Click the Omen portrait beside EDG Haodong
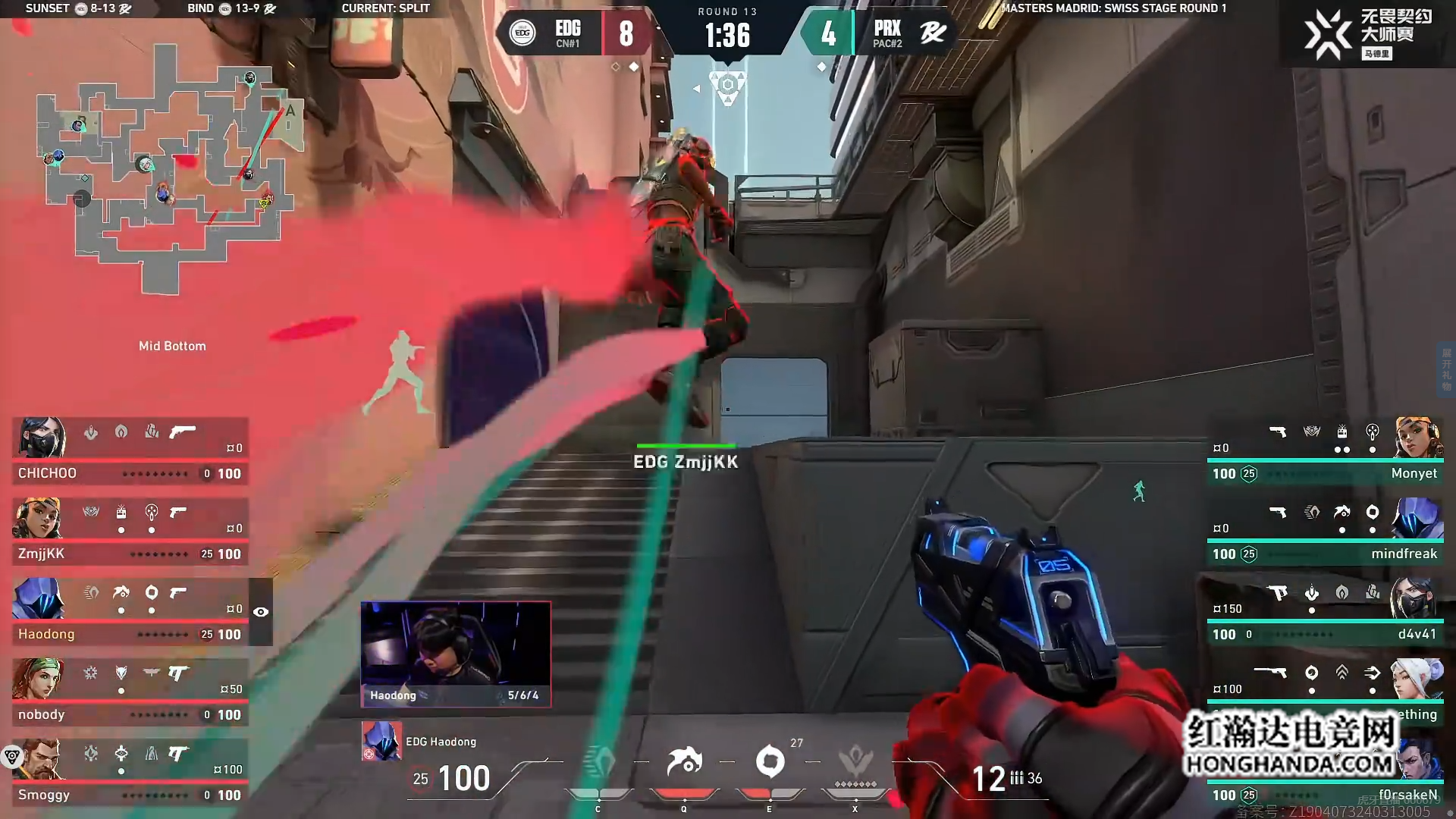The image size is (1456, 819). 381,741
